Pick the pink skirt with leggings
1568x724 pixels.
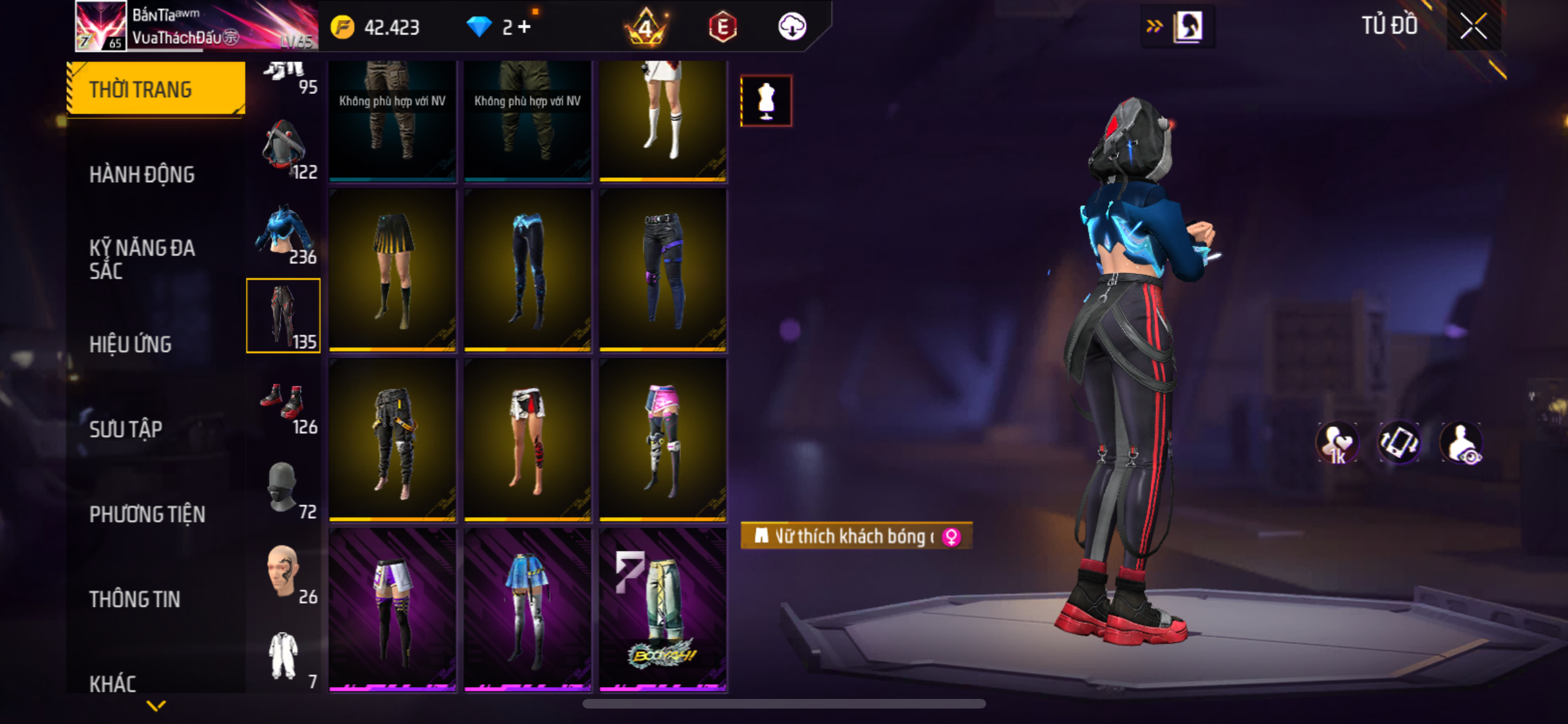click(662, 441)
